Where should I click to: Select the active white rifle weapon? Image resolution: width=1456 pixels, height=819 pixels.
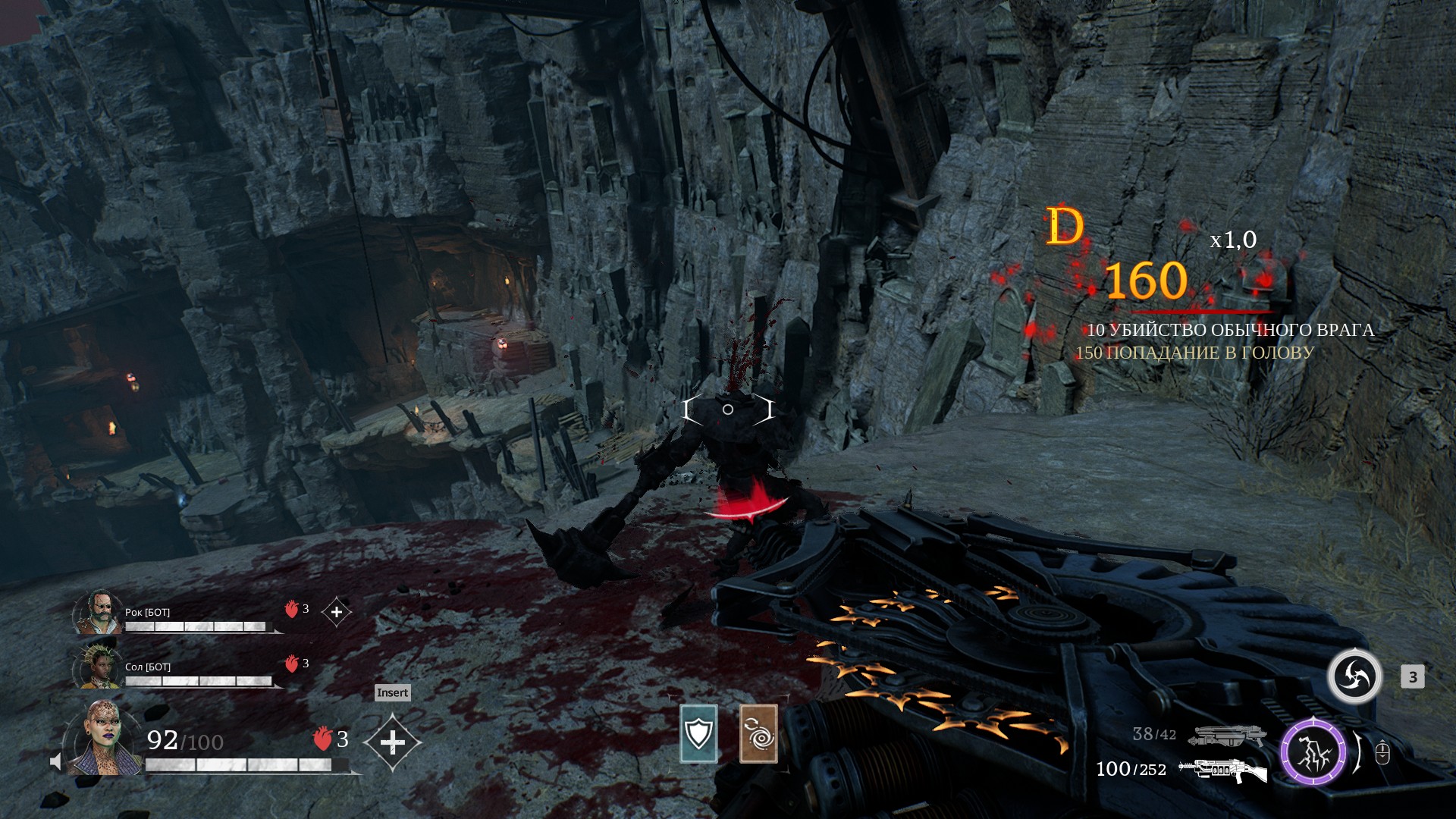click(1222, 770)
